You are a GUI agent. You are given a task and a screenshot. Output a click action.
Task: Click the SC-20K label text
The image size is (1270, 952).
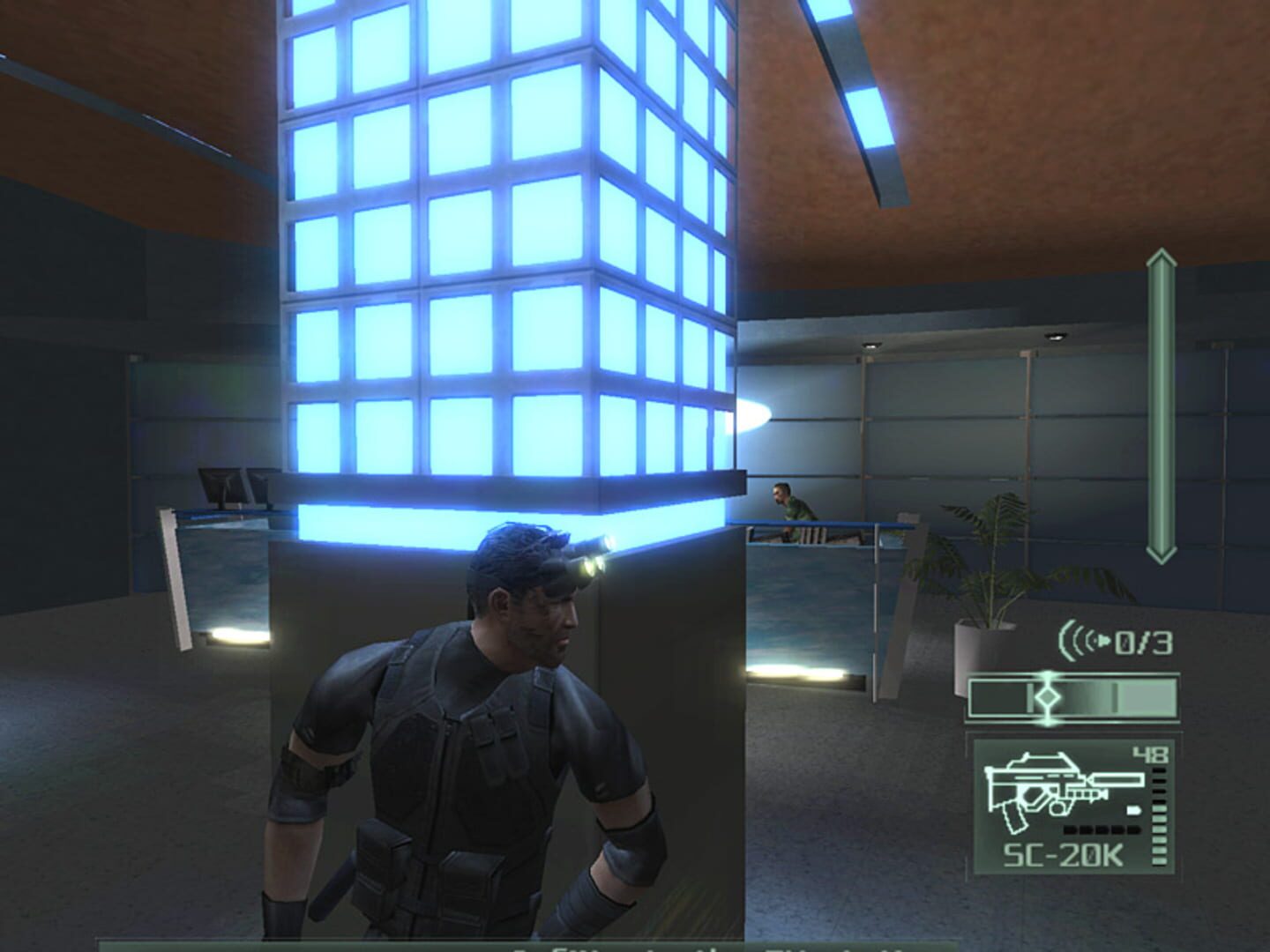point(1064,853)
